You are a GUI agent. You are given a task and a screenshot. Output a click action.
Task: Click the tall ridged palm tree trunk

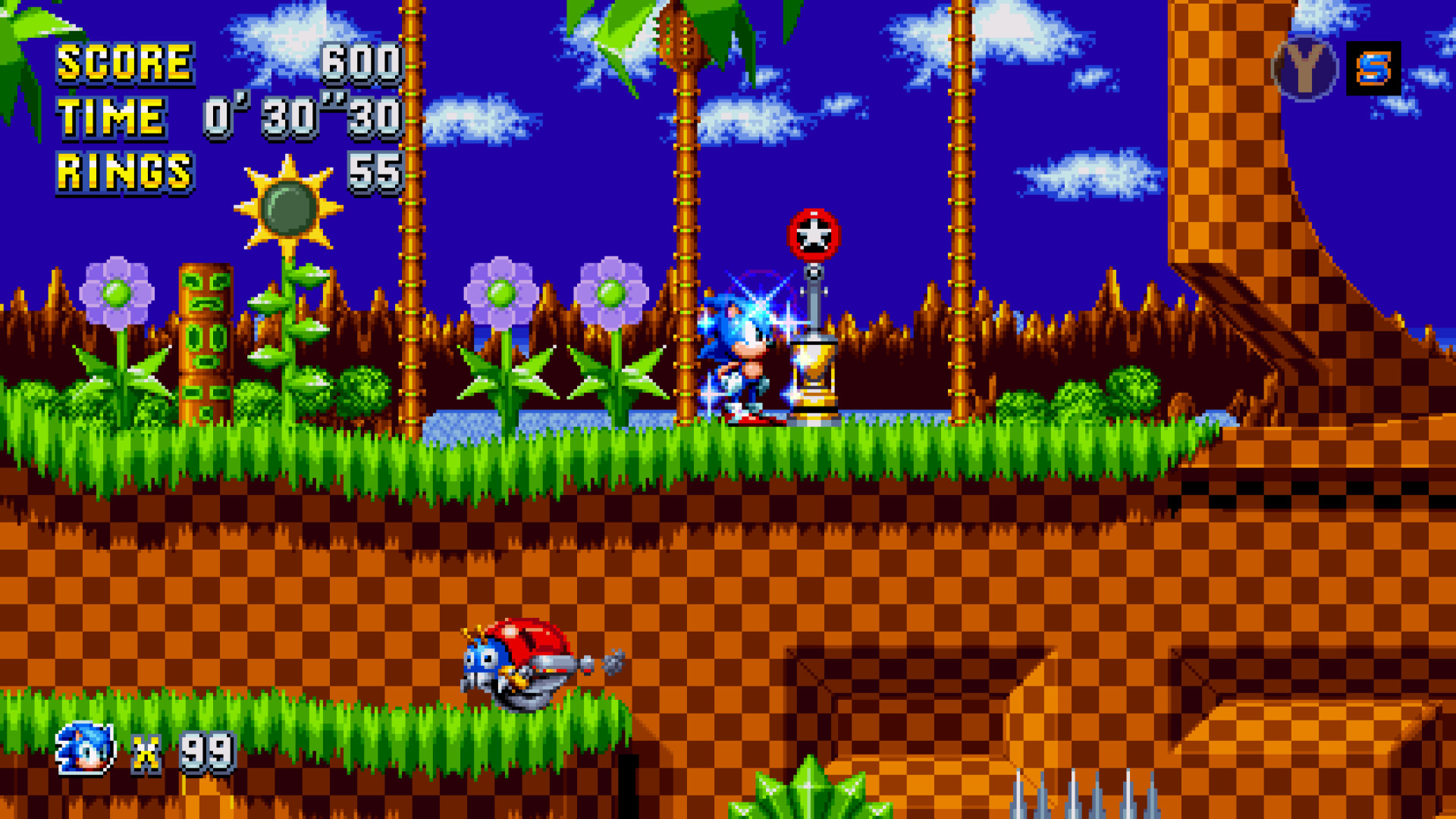pos(686,227)
